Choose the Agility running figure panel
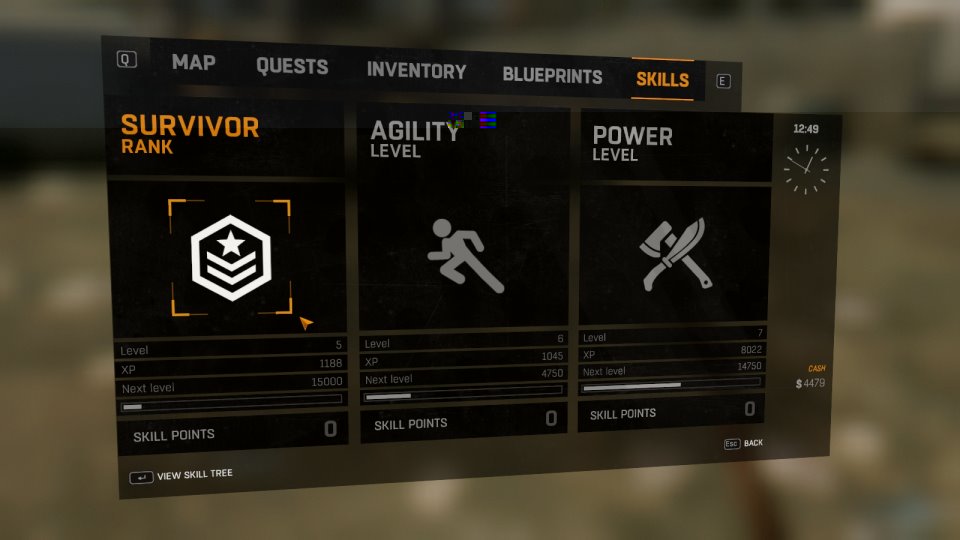This screenshot has width=960, height=540. (465, 256)
